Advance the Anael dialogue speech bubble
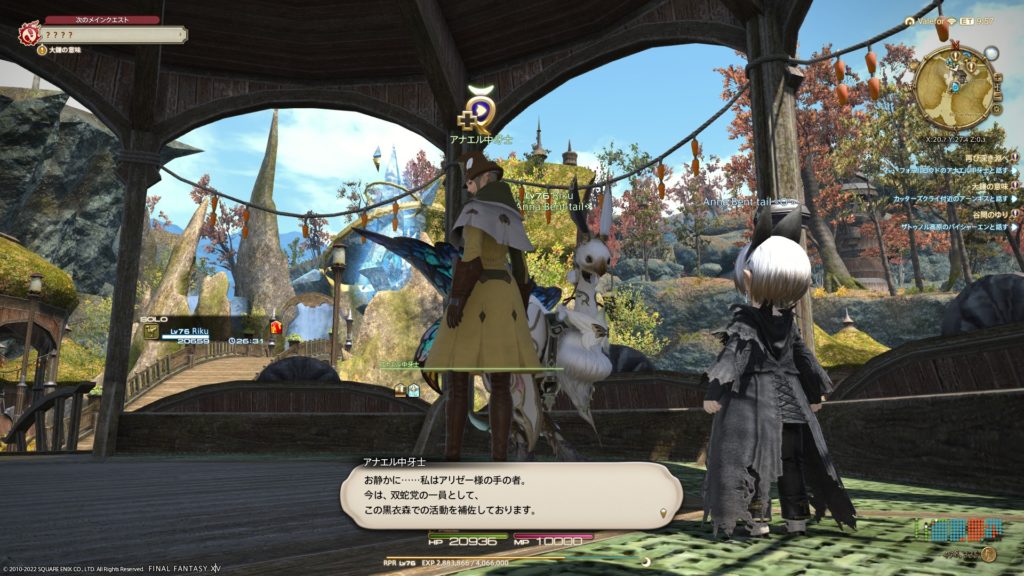Viewport: 1024px width, 576px height. 510,495
